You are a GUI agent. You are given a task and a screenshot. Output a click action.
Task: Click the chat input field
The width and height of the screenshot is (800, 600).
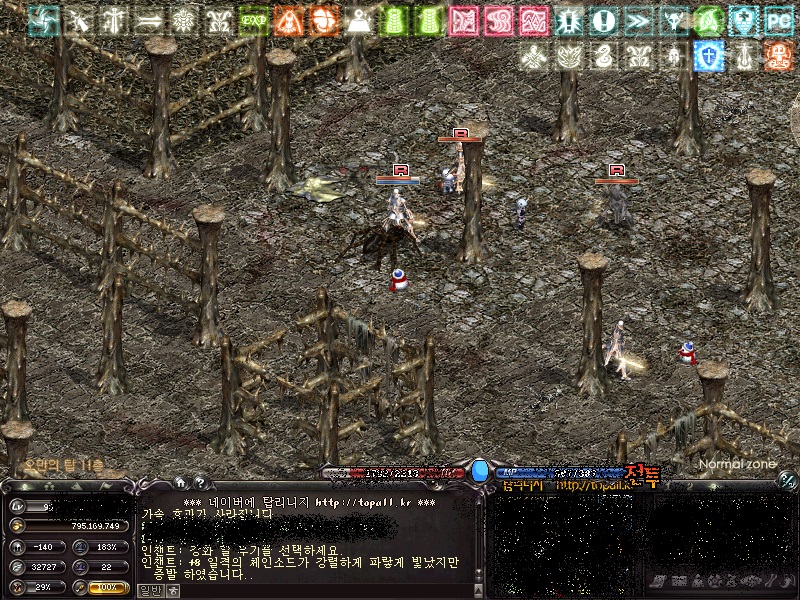(320, 590)
